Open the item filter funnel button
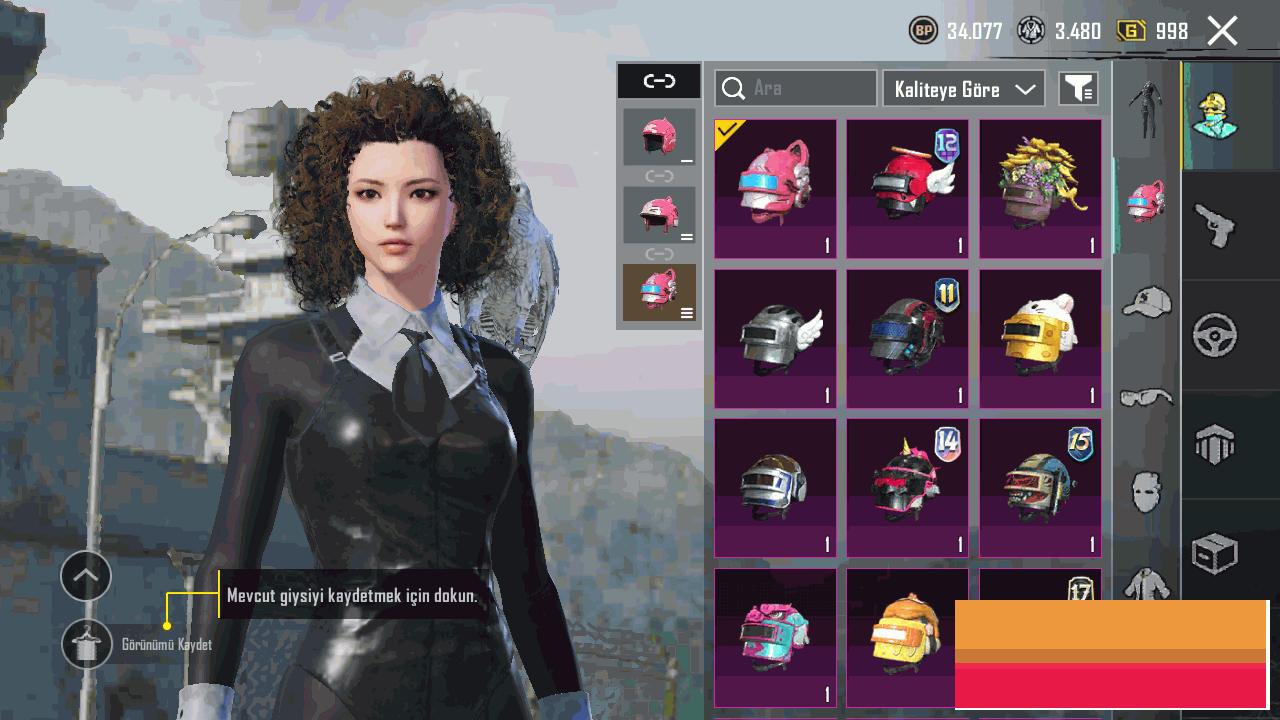Viewport: 1280px width, 720px height. (1078, 89)
